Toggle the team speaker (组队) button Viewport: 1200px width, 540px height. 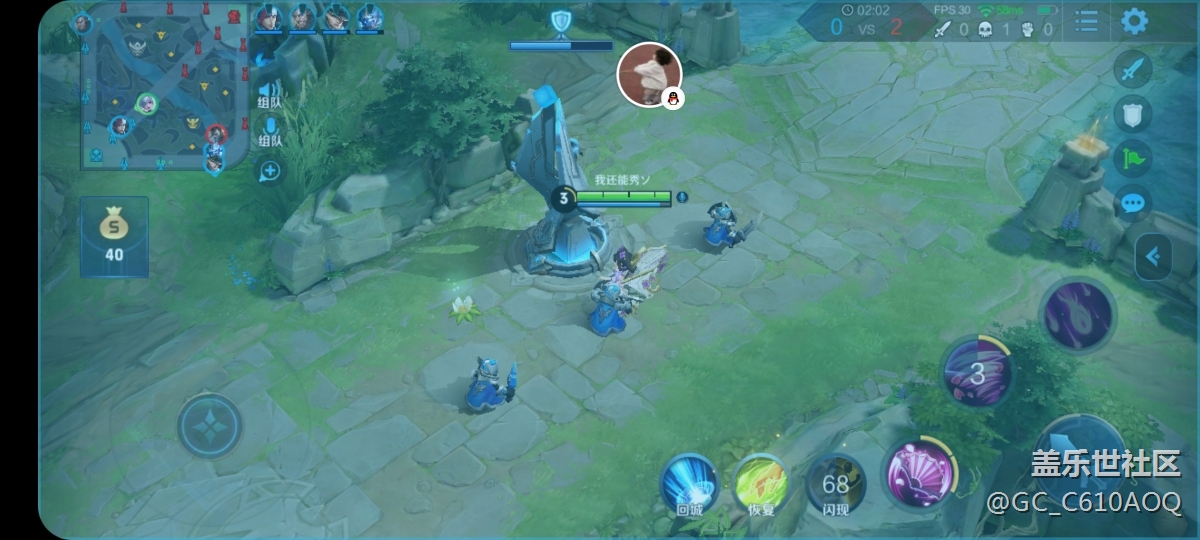269,94
